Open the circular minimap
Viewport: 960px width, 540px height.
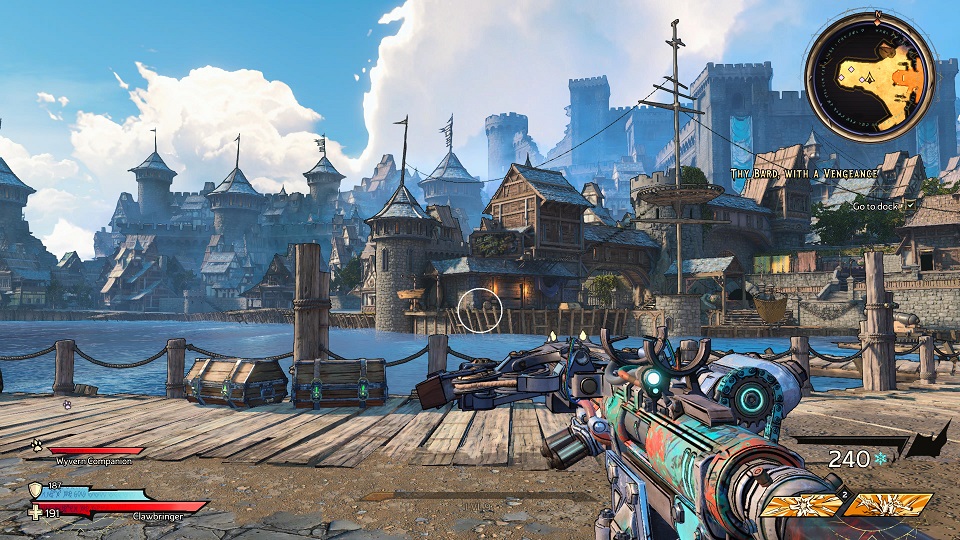pos(870,77)
